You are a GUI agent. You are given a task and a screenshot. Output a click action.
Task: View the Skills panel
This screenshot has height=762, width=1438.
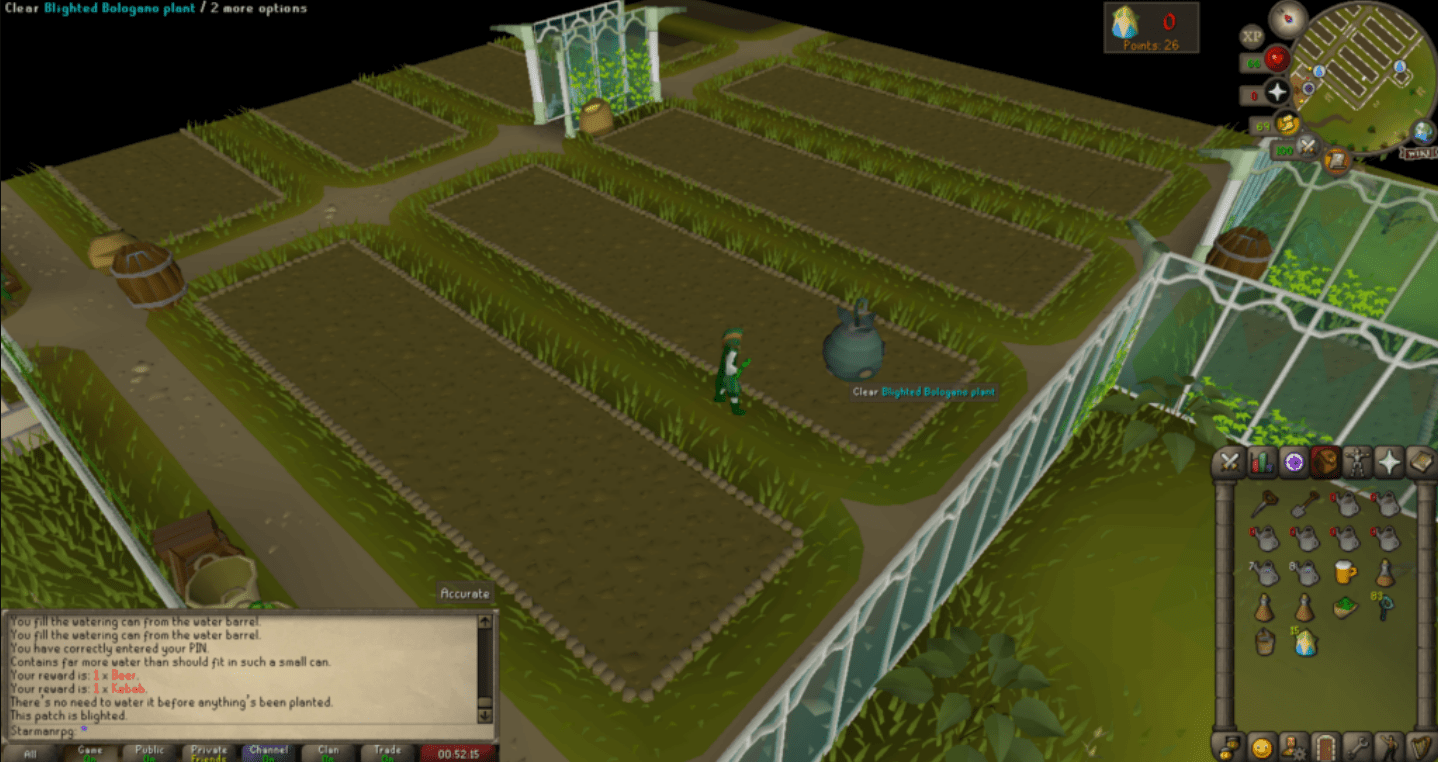1262,462
